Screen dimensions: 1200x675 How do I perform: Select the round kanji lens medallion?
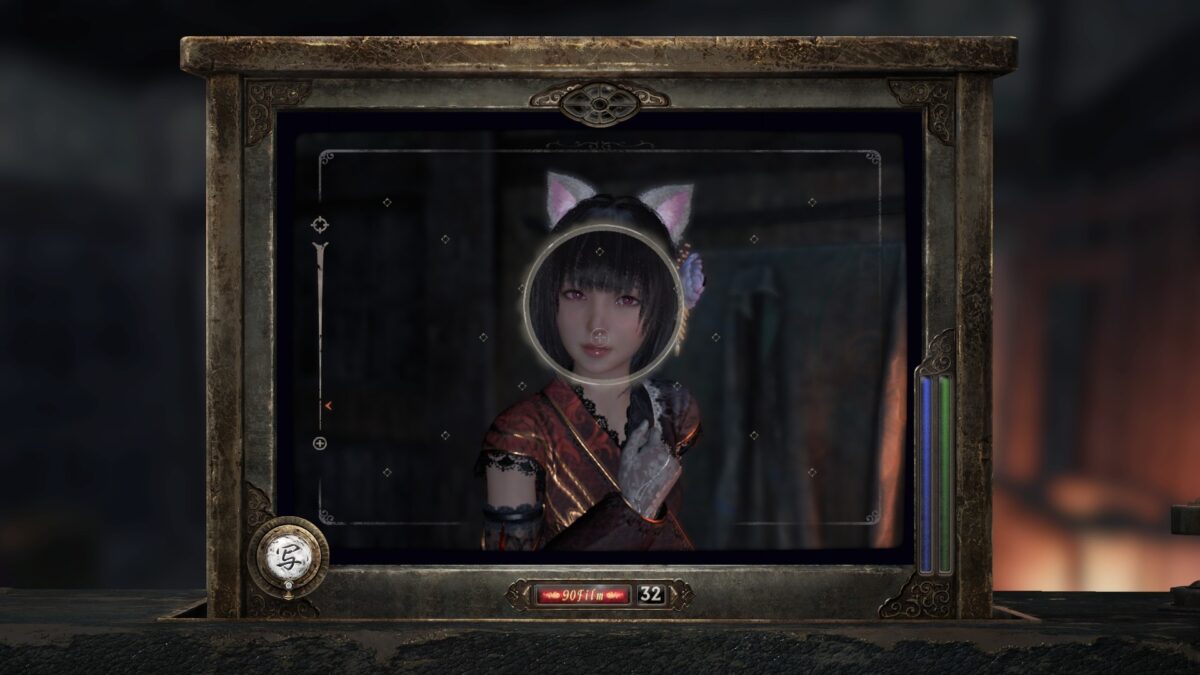pyautogui.click(x=288, y=557)
